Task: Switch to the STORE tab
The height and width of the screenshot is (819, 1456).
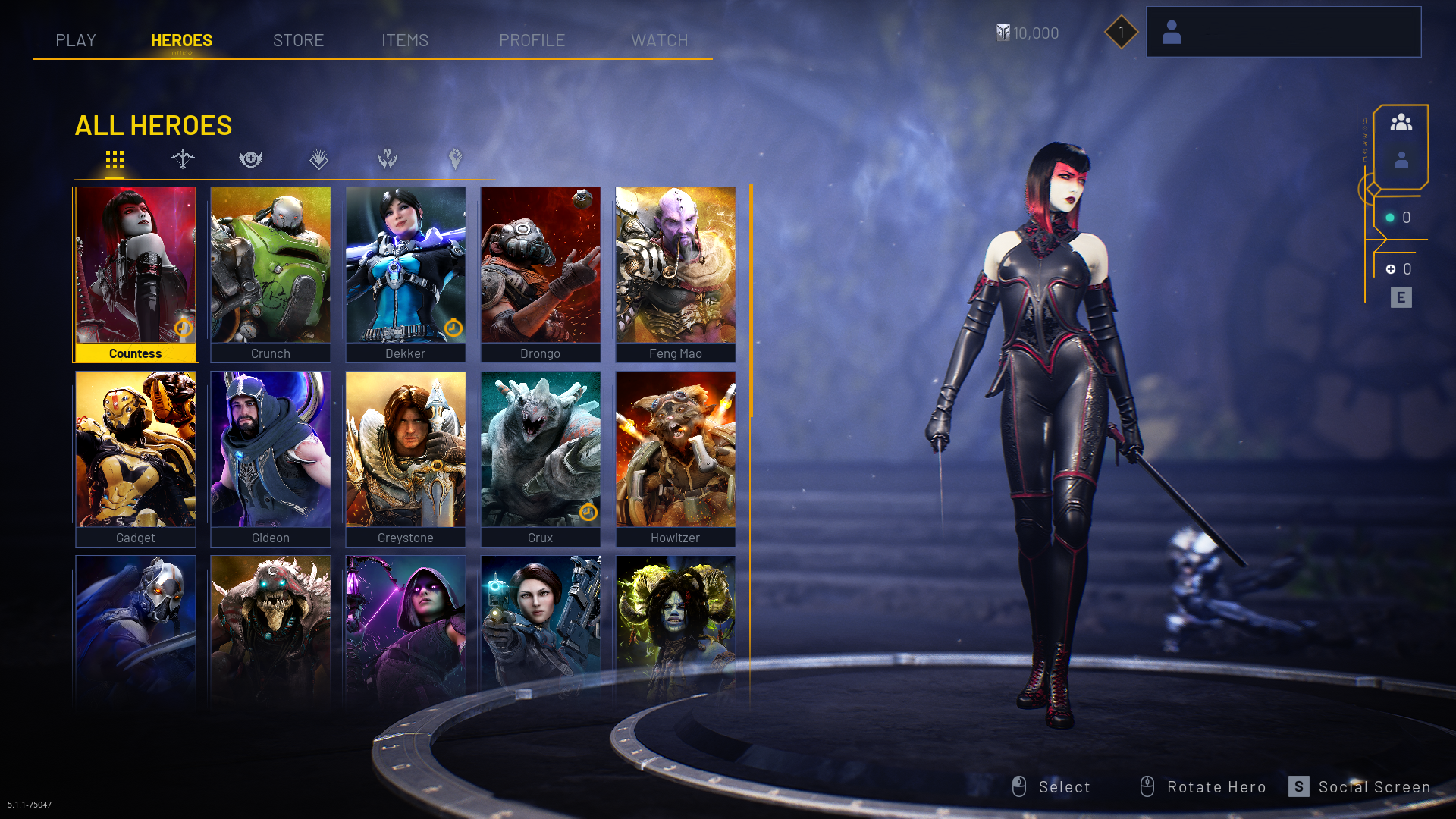Action: pos(298,40)
